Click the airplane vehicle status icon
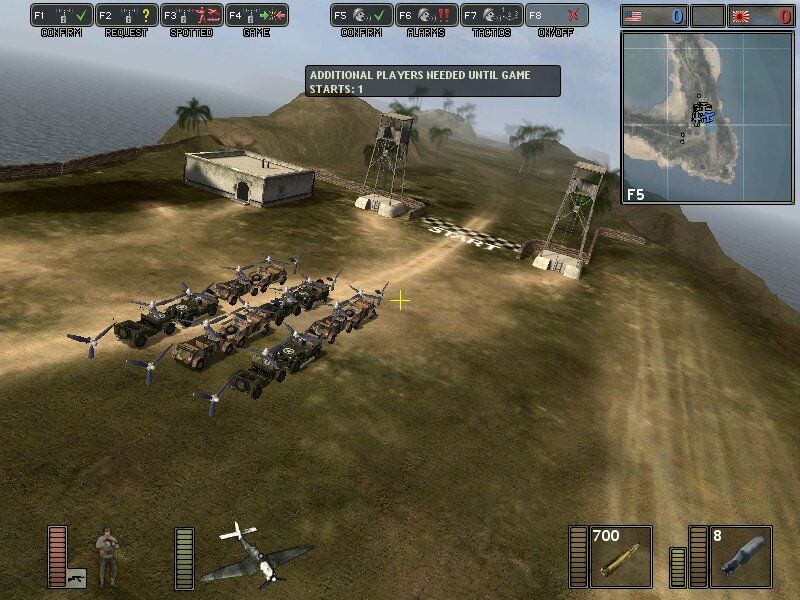The height and width of the screenshot is (600, 800). click(x=255, y=555)
